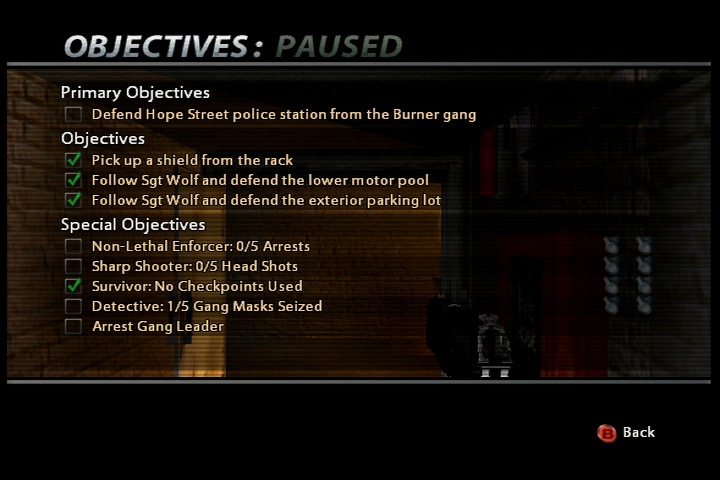The height and width of the screenshot is (480, 720).
Task: Select the Non-Lethal Enforcer arrests objective
Action: pyautogui.click(x=200, y=246)
